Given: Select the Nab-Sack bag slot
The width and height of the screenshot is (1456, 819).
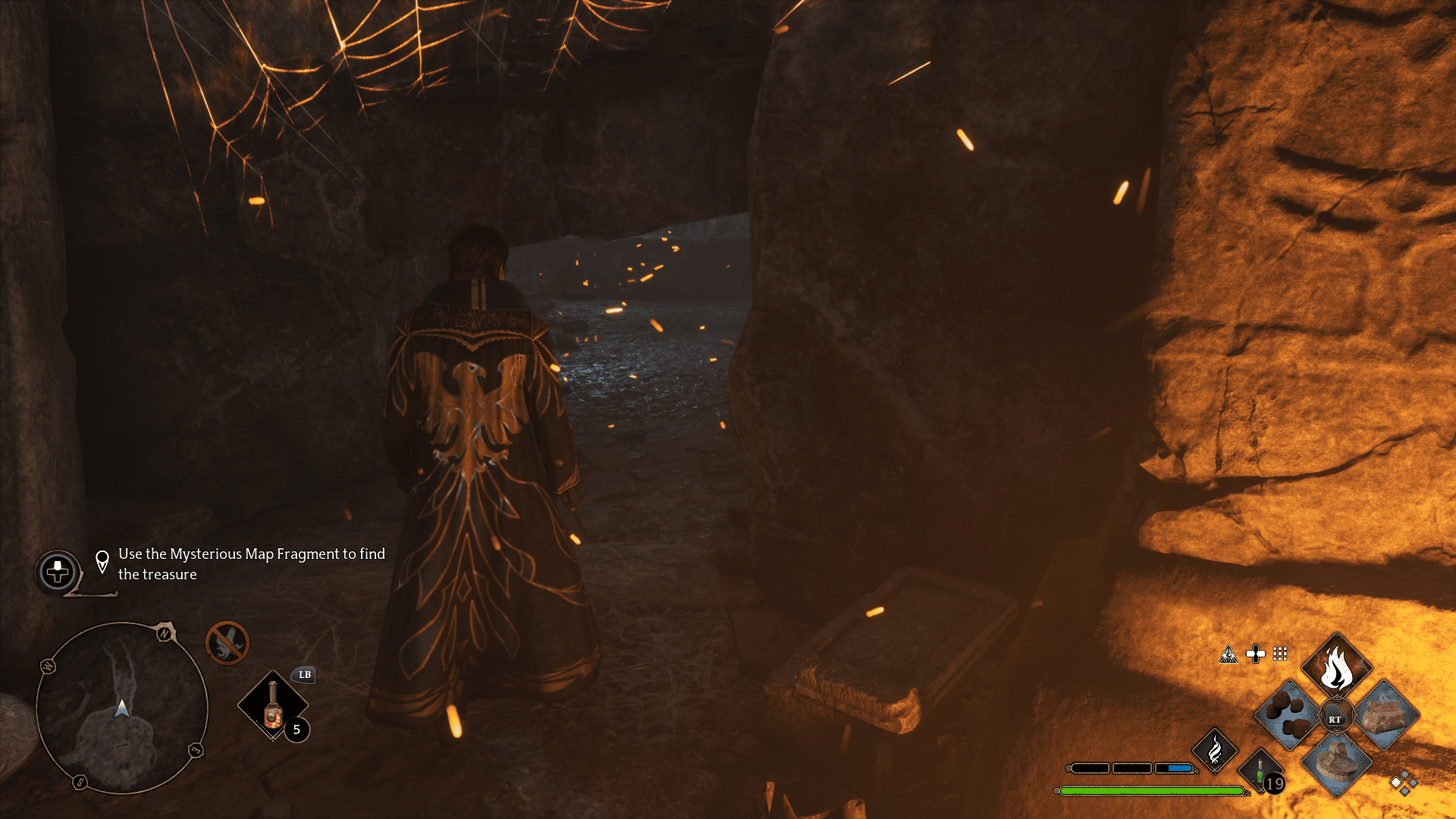Looking at the screenshot, I should pos(1385,714).
